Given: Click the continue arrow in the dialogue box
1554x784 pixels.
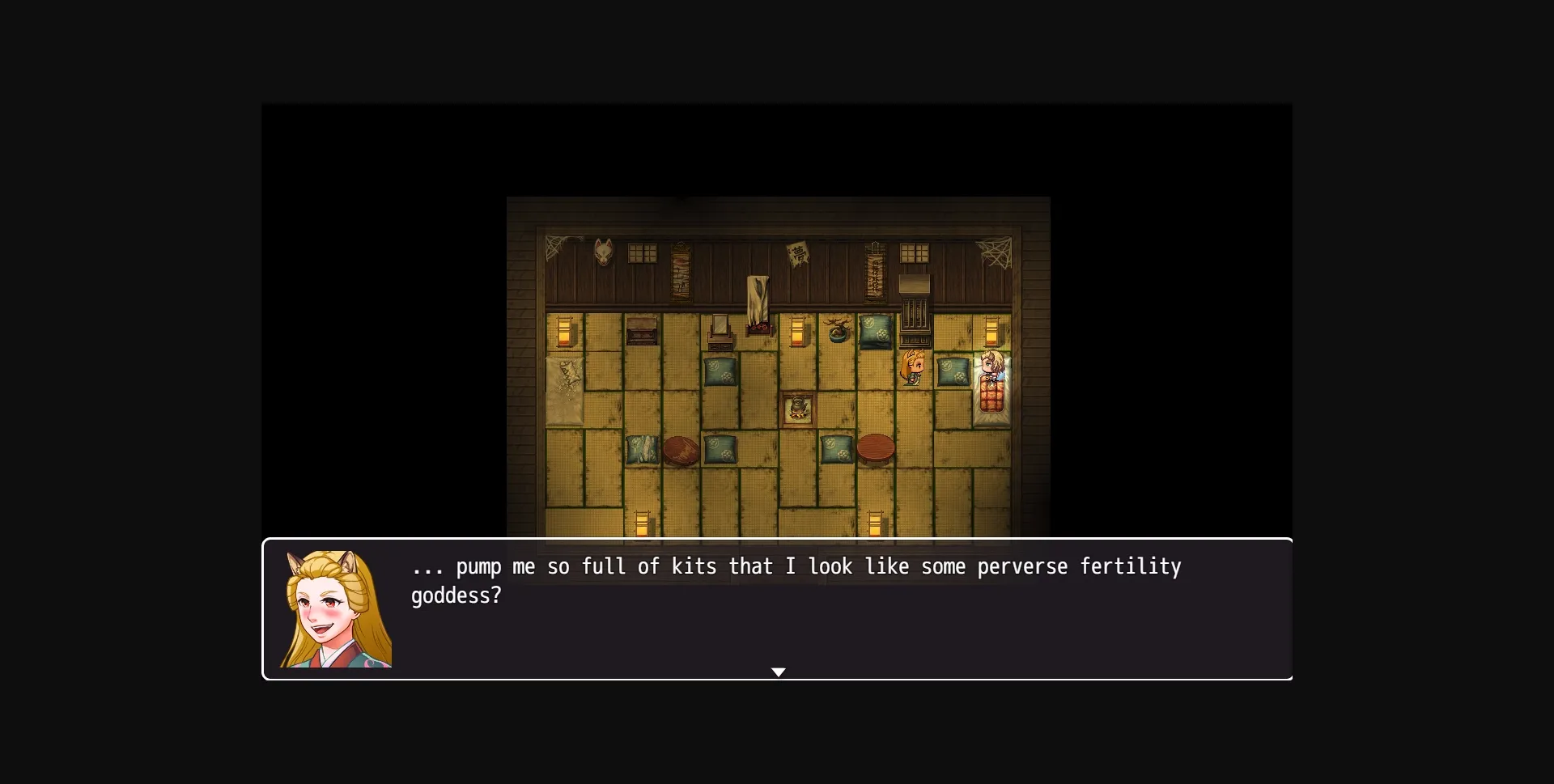Looking at the screenshot, I should (779, 672).
